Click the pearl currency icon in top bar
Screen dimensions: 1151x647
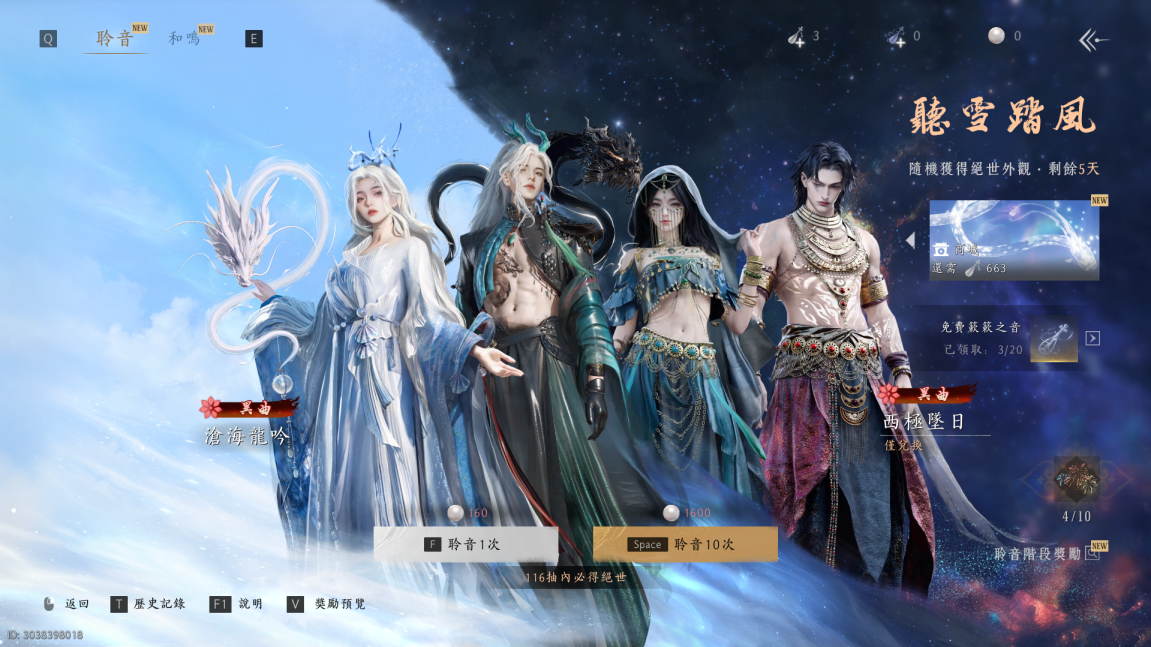coord(996,36)
